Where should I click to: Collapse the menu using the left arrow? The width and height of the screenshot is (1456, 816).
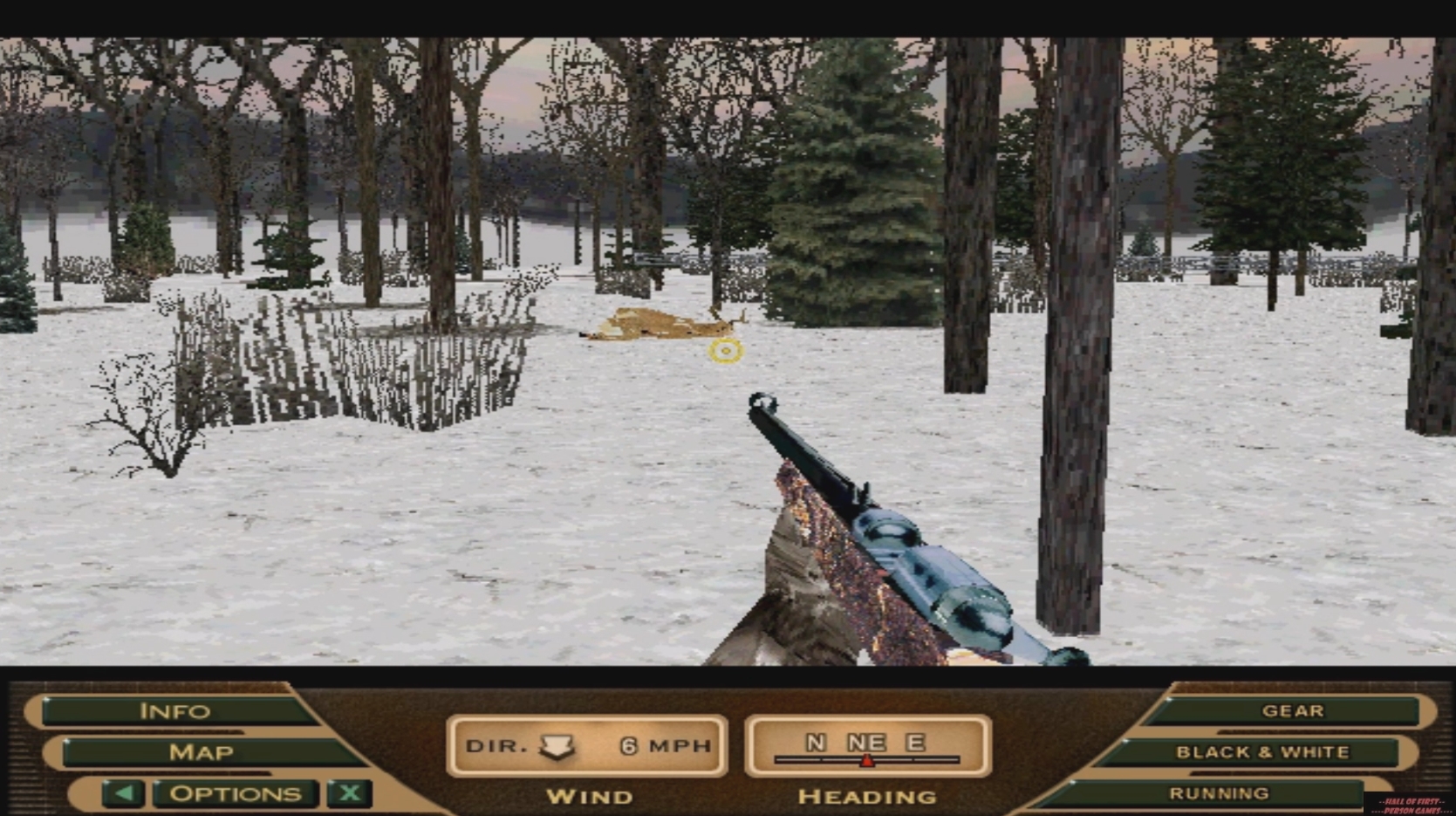tap(124, 792)
